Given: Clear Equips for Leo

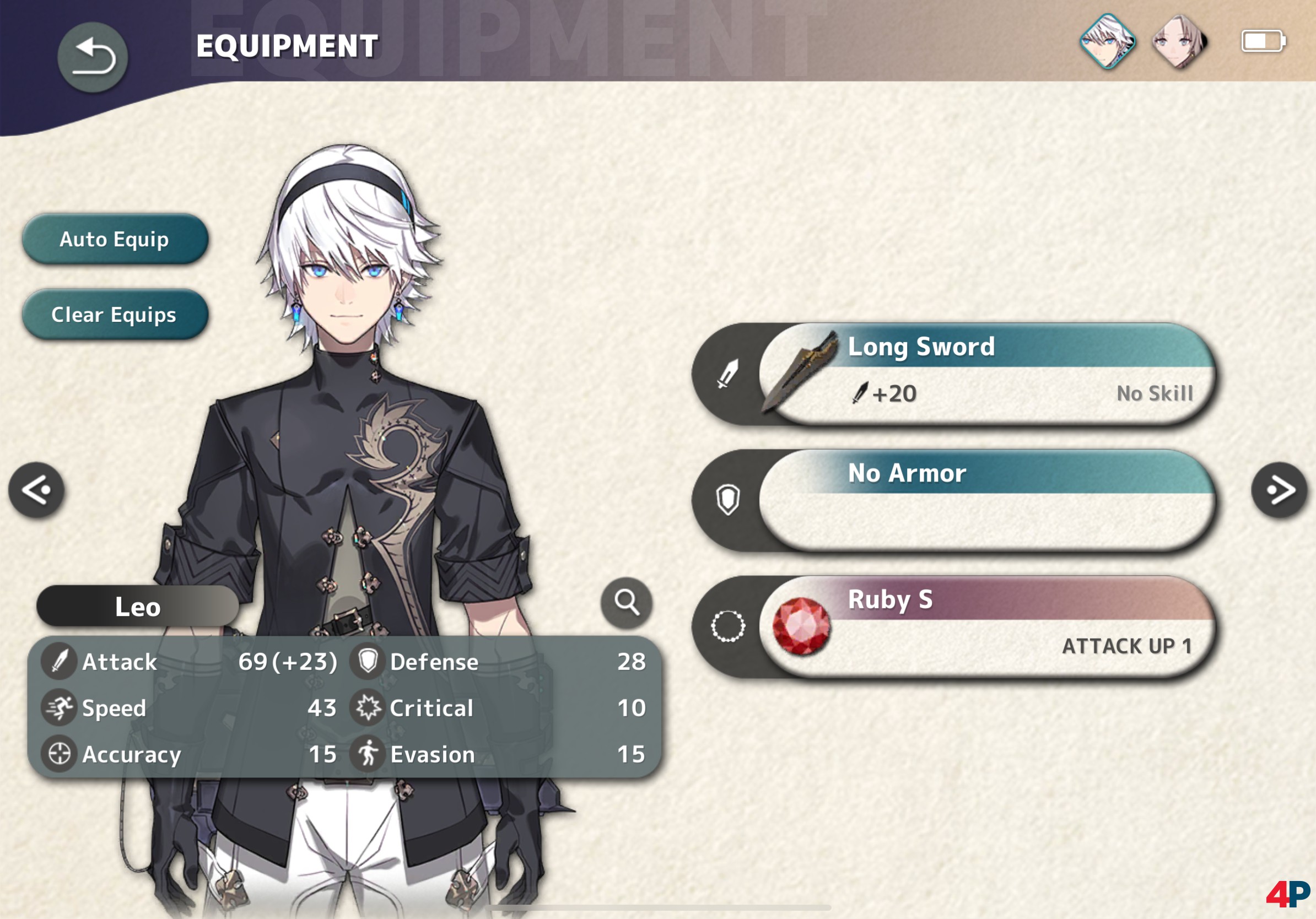Looking at the screenshot, I should click(x=115, y=315).
